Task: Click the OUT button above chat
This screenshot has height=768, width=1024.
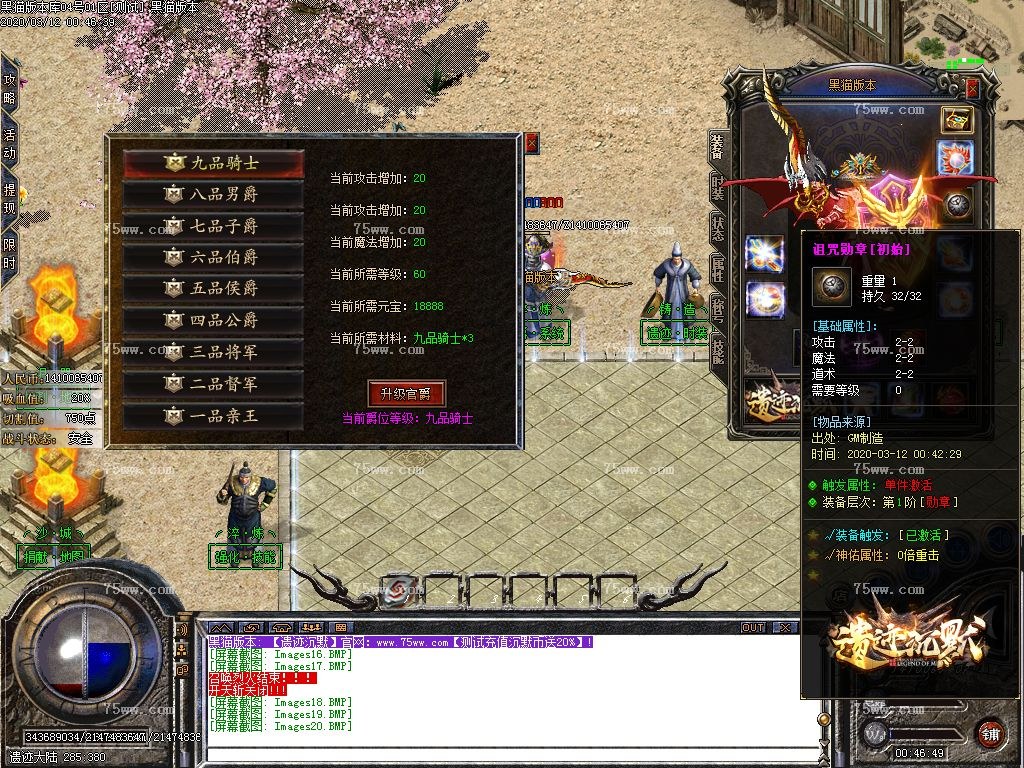Action: coord(753,628)
